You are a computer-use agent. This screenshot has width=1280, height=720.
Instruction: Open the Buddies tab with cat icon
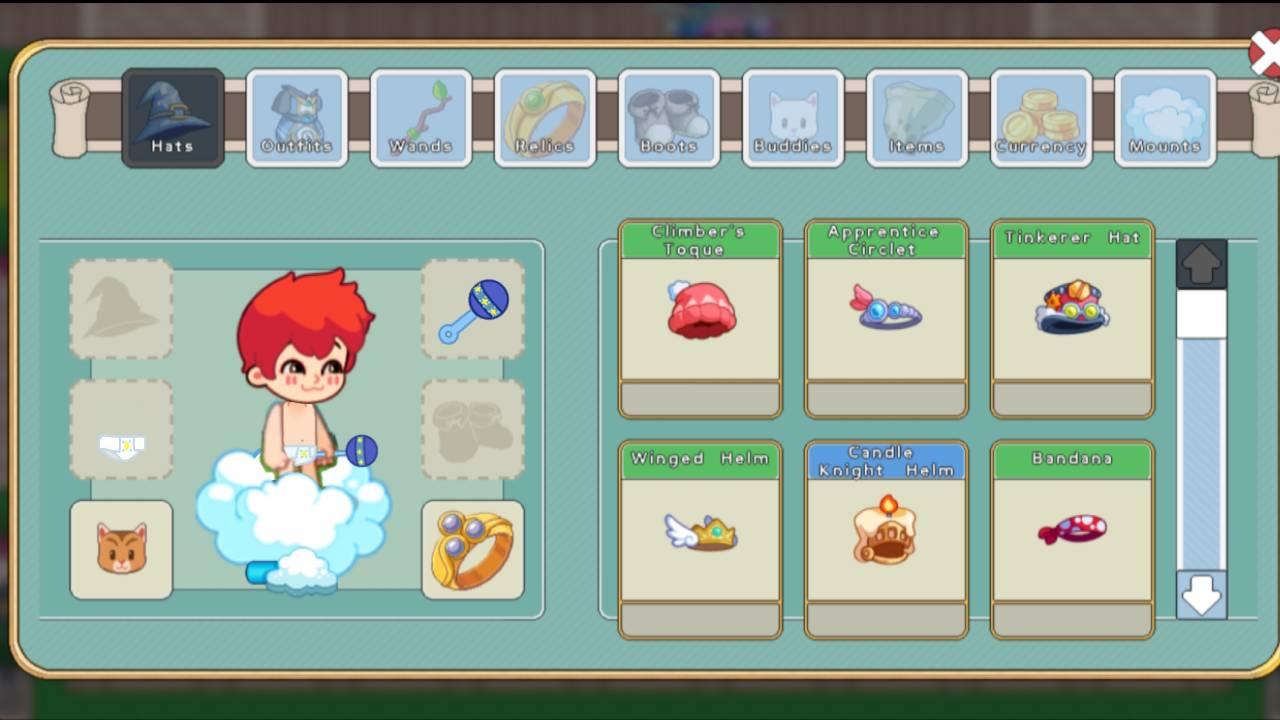click(x=792, y=117)
